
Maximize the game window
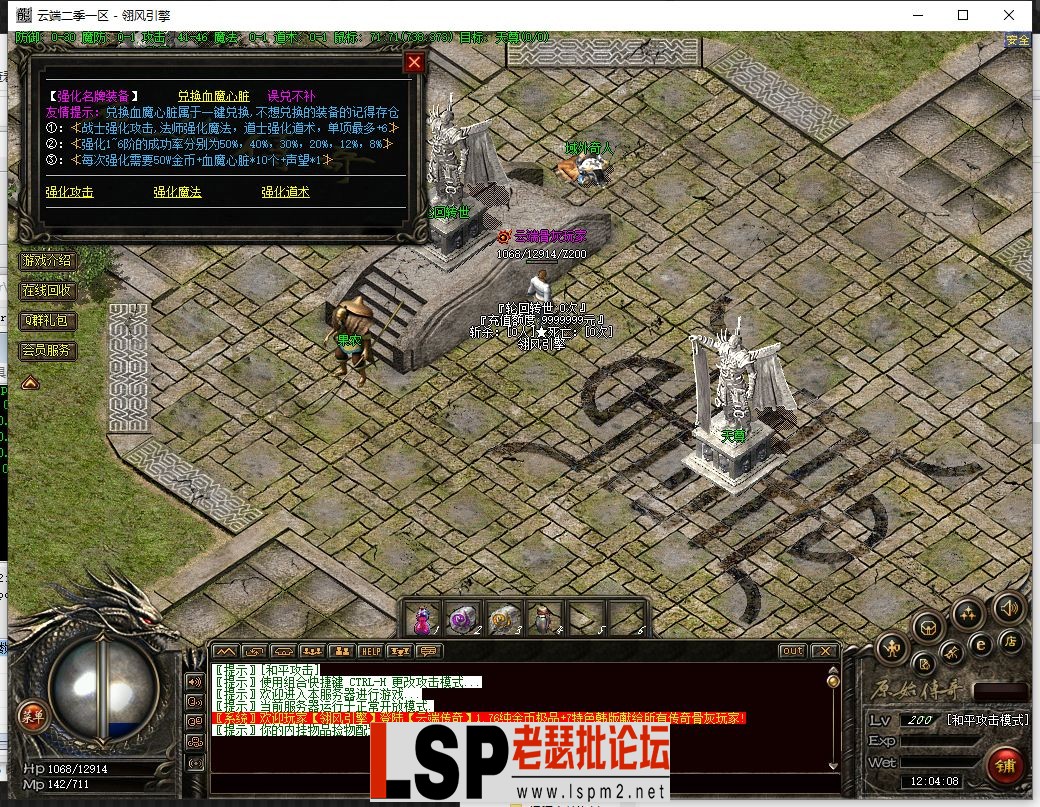[963, 15]
